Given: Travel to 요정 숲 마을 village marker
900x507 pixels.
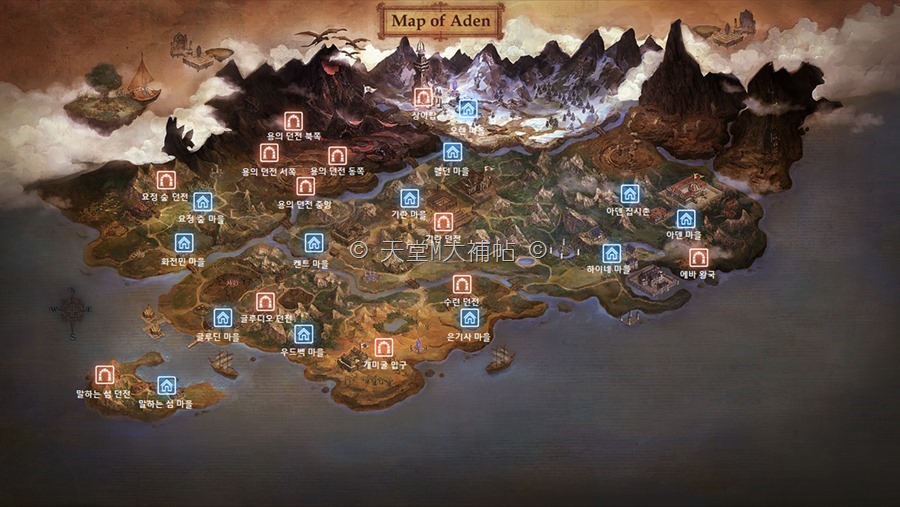Looking at the screenshot, I should (x=203, y=201).
